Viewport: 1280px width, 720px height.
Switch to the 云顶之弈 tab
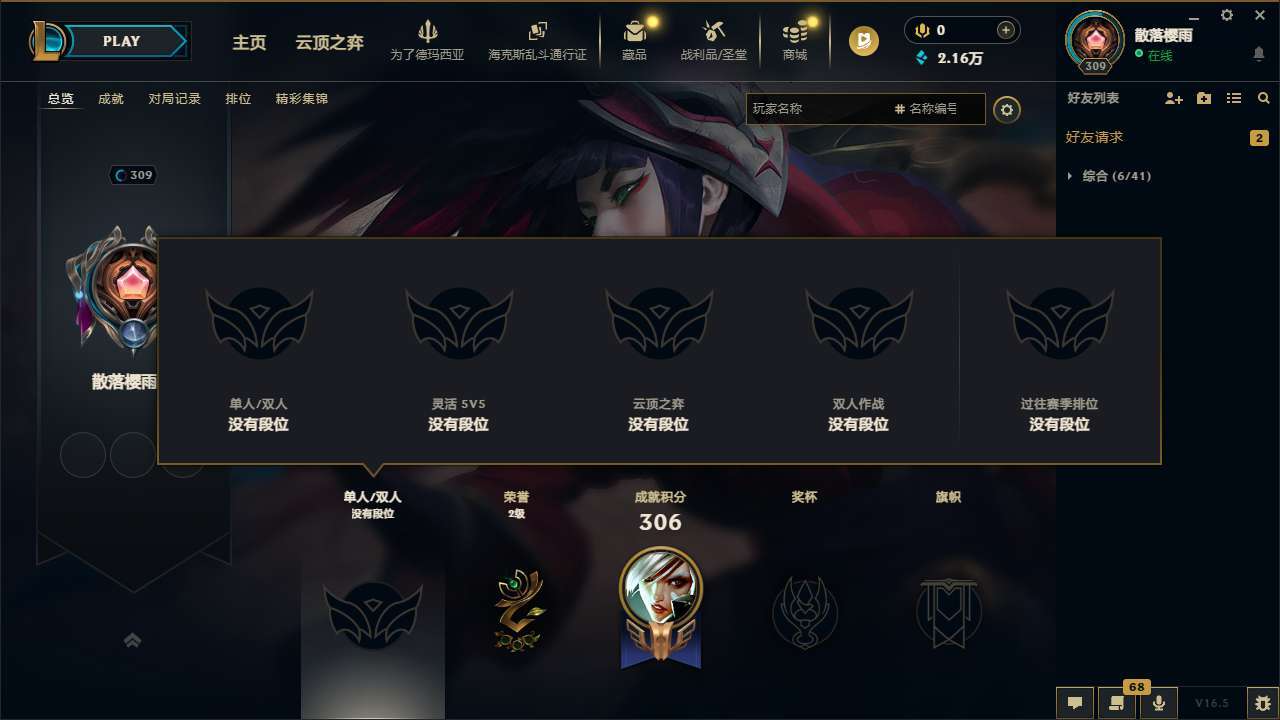tap(328, 44)
